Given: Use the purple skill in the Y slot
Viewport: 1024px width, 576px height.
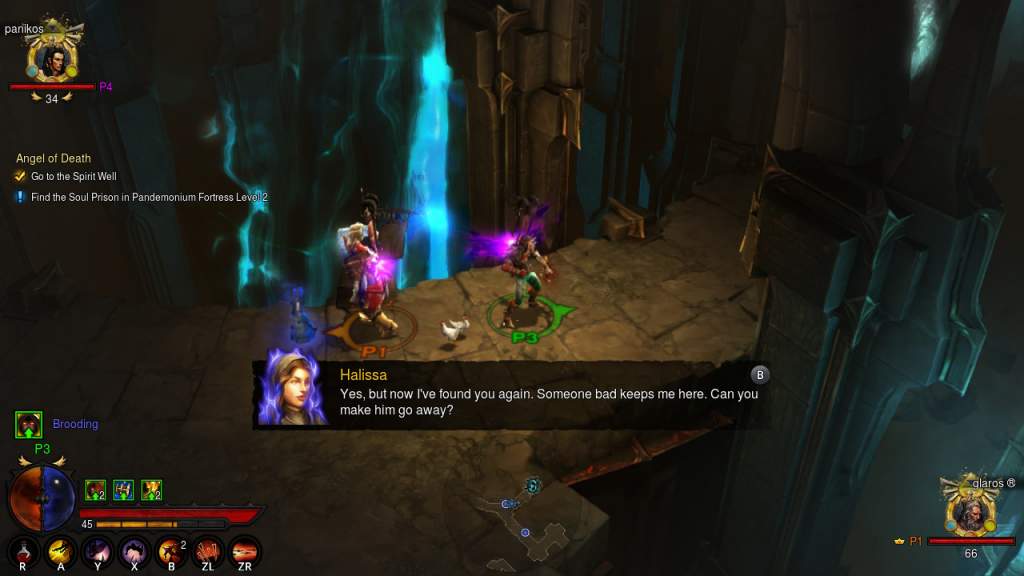Looking at the screenshot, I should (98, 551).
